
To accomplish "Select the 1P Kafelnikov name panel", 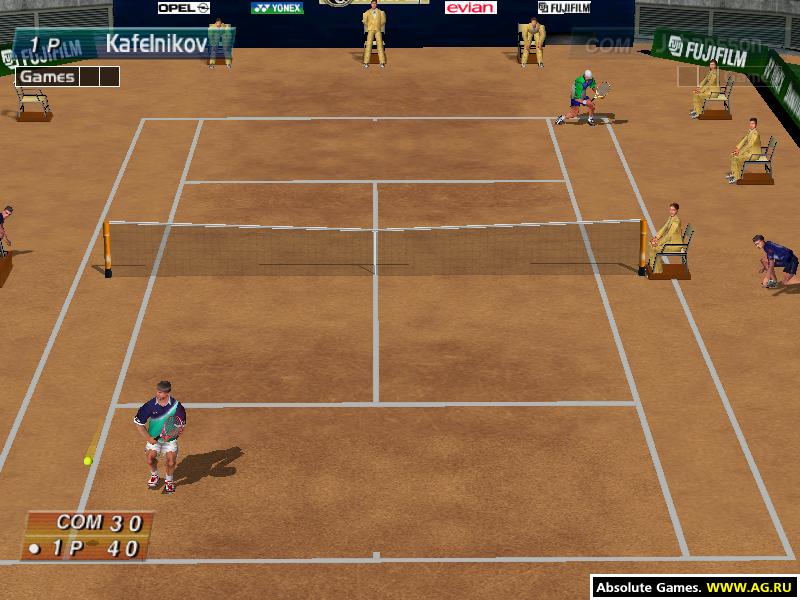I will 124,44.
